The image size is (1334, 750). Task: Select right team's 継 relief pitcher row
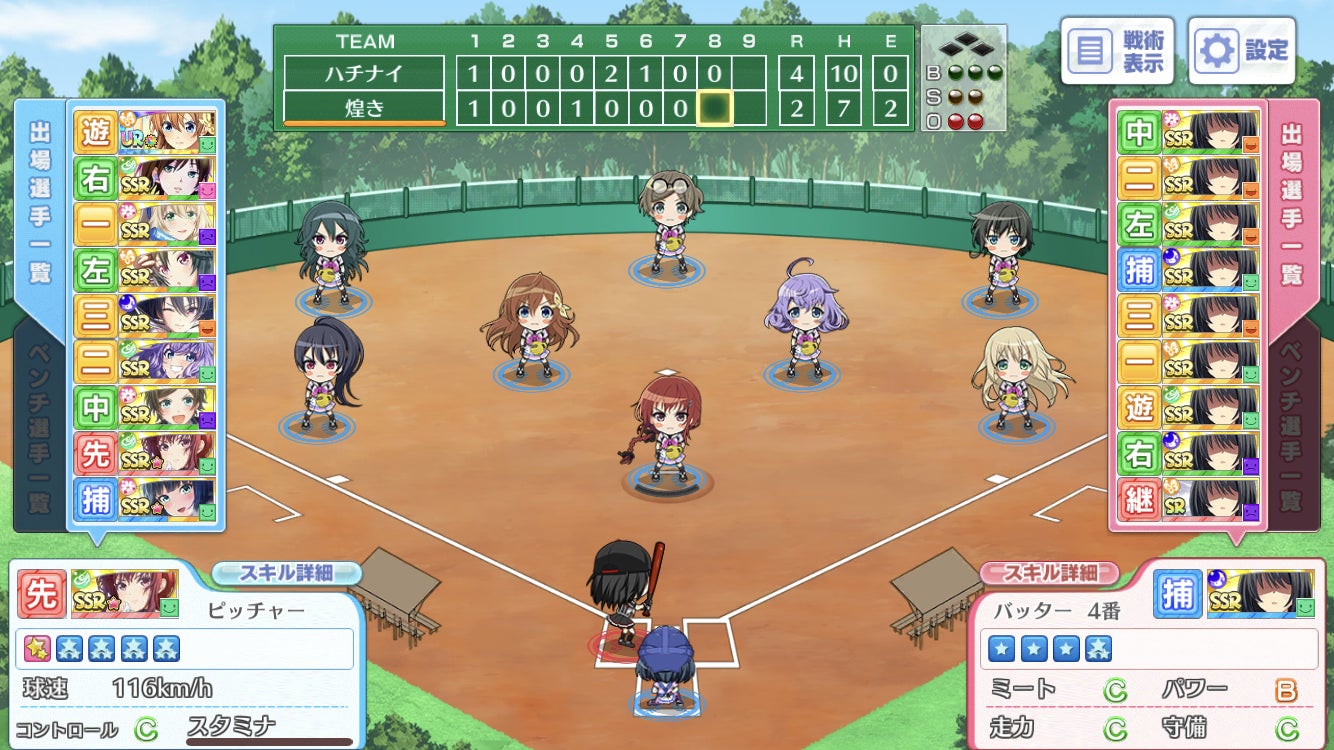(1188, 500)
